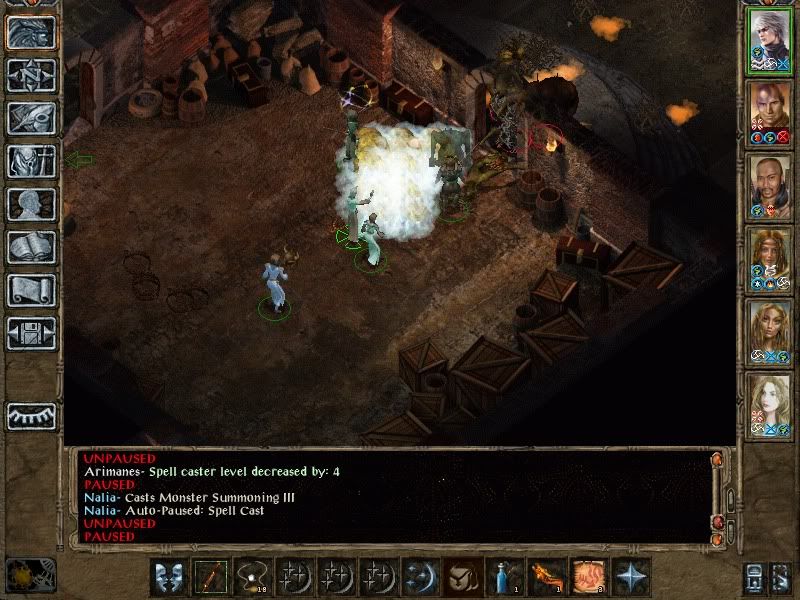This screenshot has height=600, width=800.
Task: Pick the pale brown-haired woman's bottom portrait
Action: tap(769, 402)
